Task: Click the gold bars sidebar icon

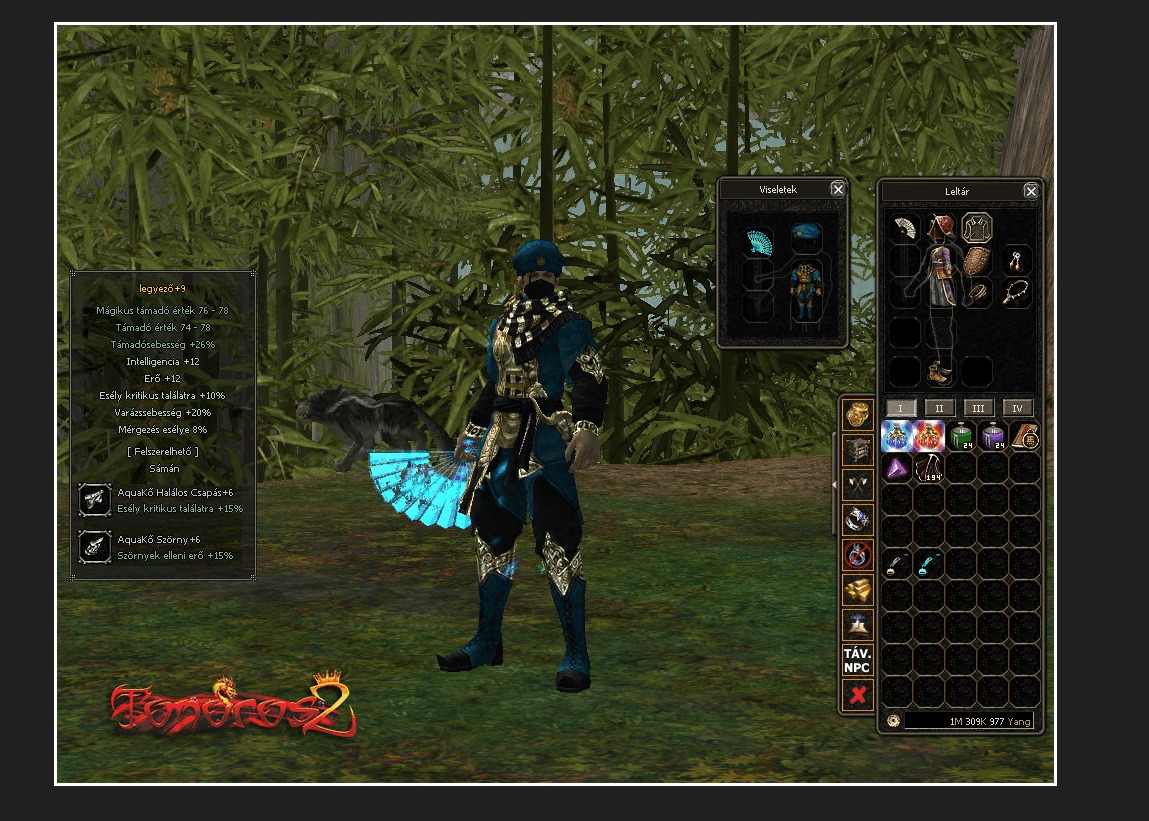Action: click(x=857, y=590)
